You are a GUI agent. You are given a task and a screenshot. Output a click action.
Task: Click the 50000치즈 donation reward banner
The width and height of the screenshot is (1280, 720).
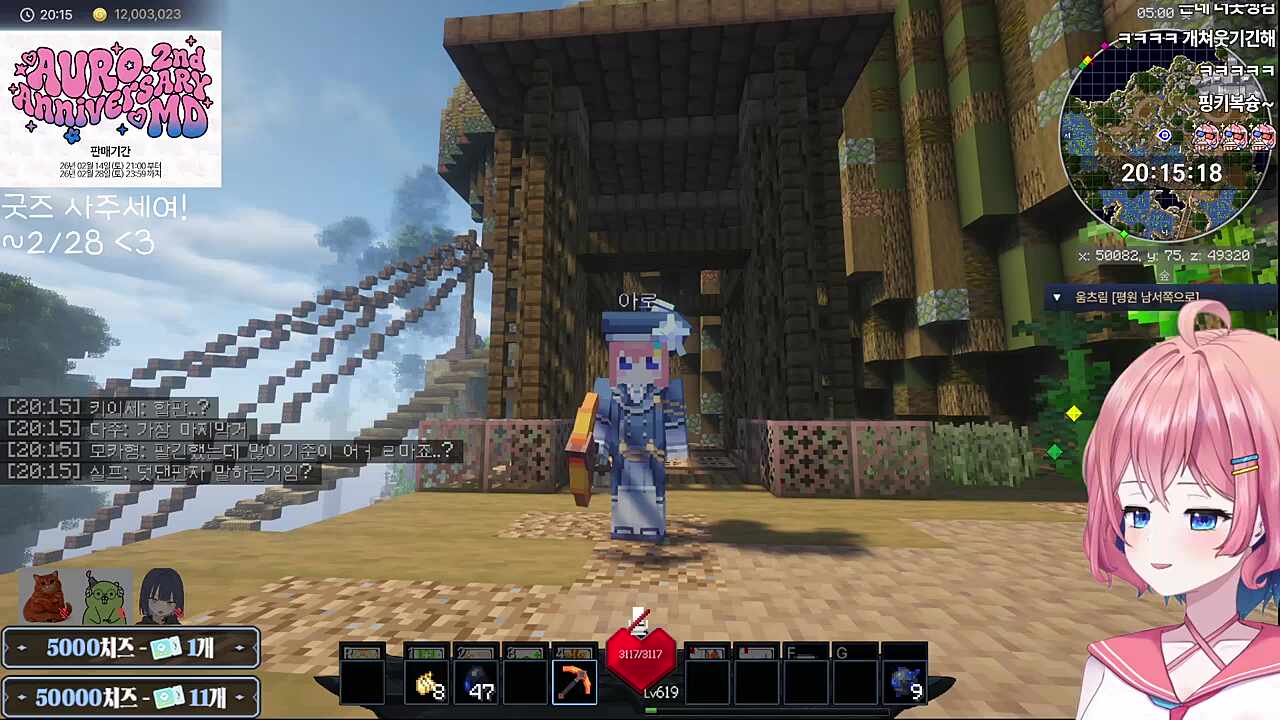click(x=131, y=696)
